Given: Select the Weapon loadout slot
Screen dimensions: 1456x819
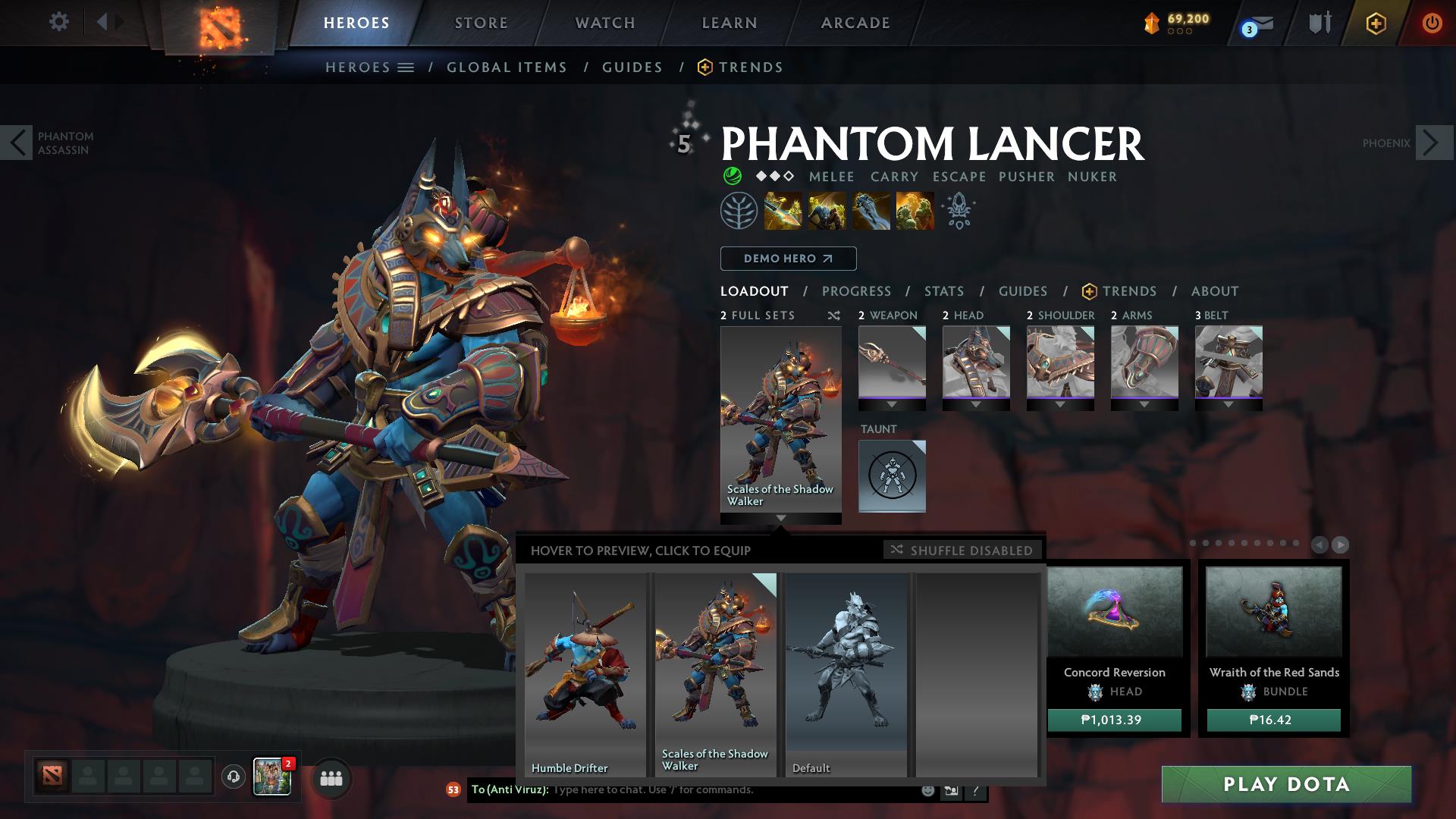Looking at the screenshot, I should tap(892, 363).
